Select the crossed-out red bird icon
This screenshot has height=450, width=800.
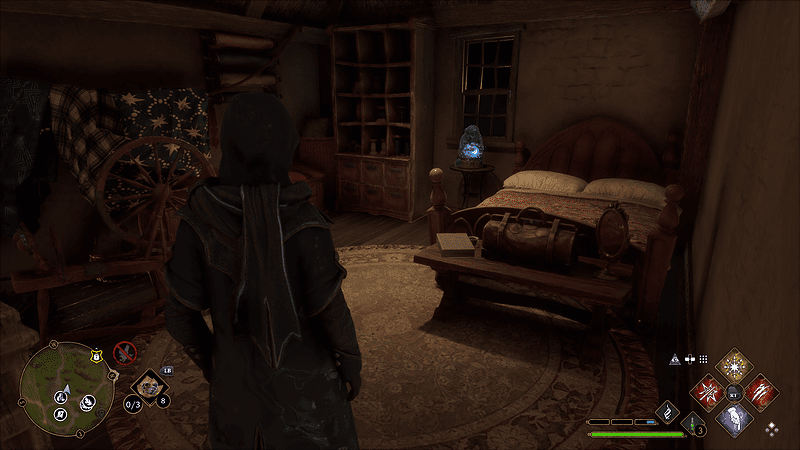(124, 351)
